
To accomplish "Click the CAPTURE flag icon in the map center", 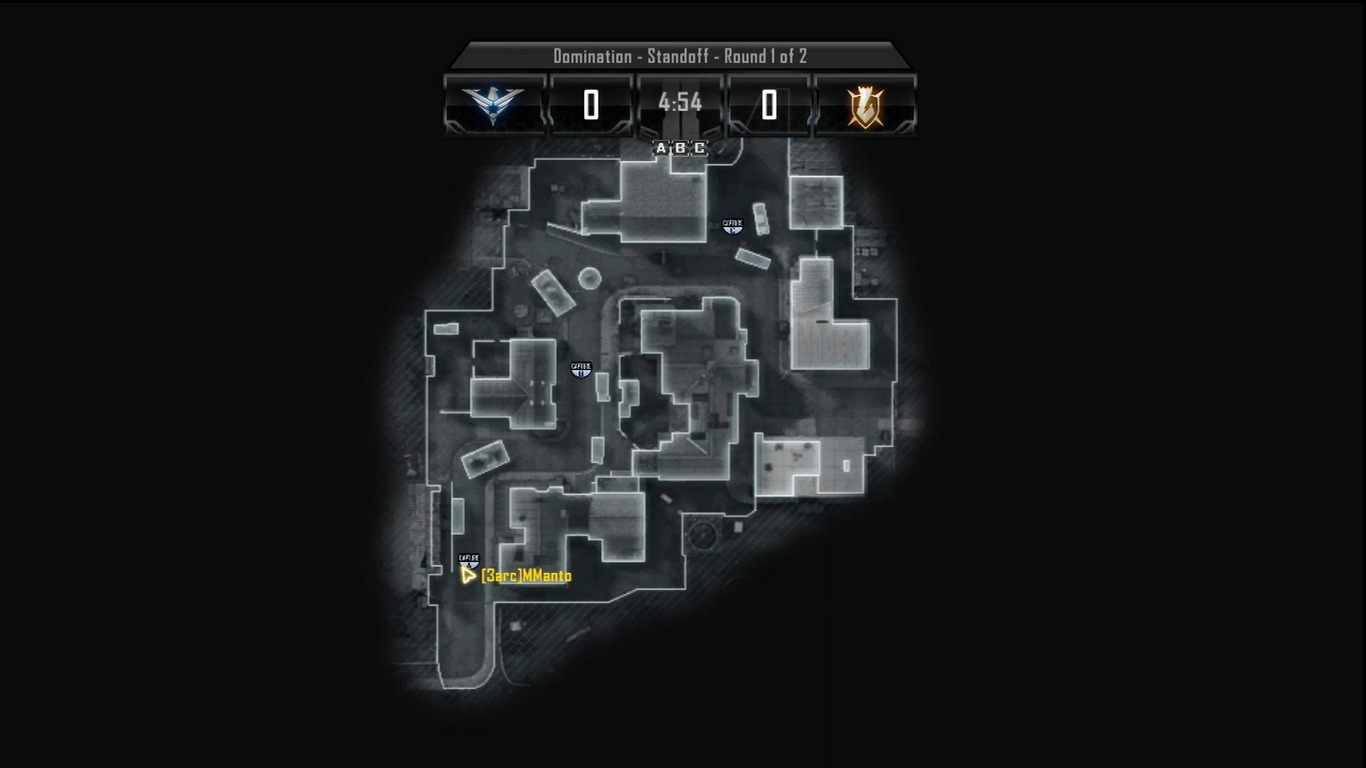I will (x=581, y=369).
